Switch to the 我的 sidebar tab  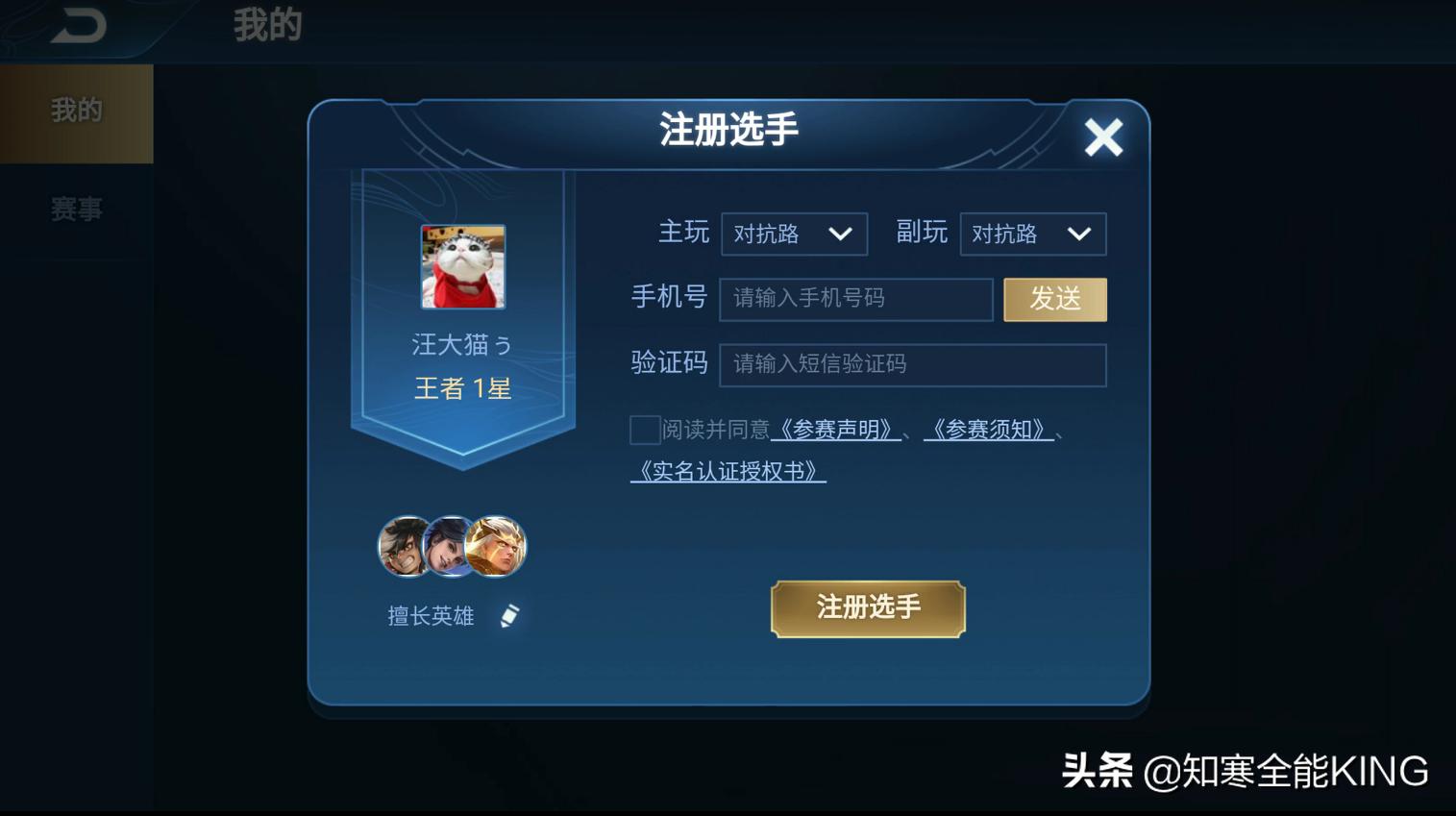click(75, 110)
